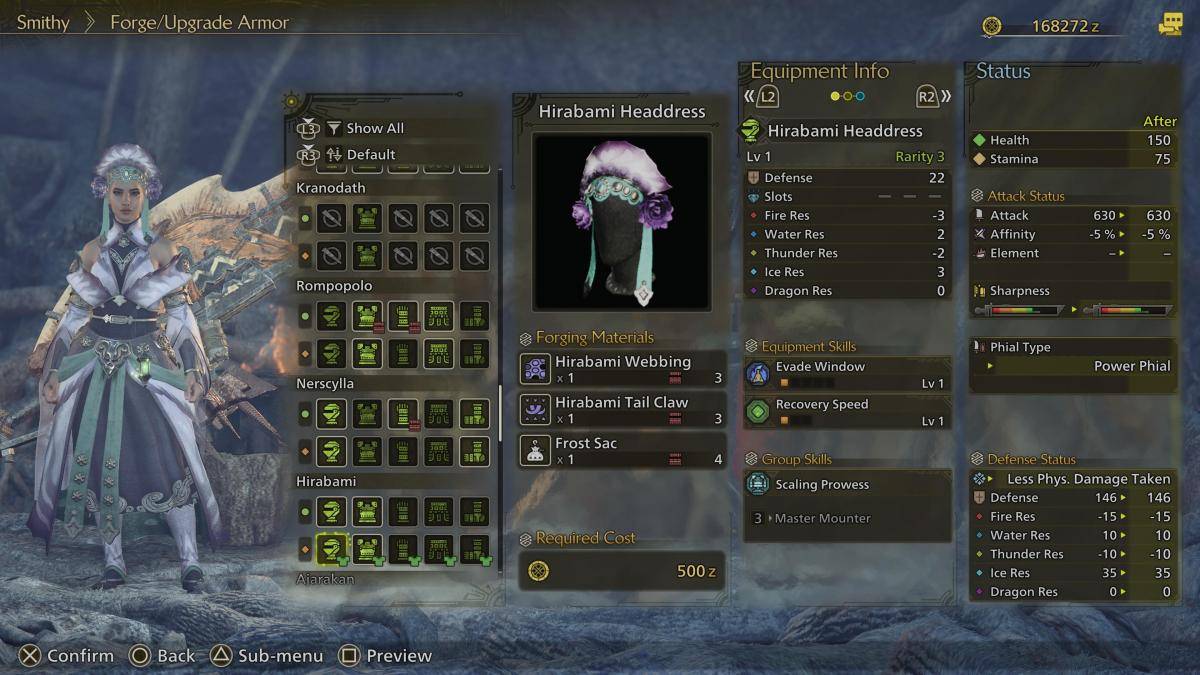
Task: Open the chat bubble icon
Action: pos(1169,26)
